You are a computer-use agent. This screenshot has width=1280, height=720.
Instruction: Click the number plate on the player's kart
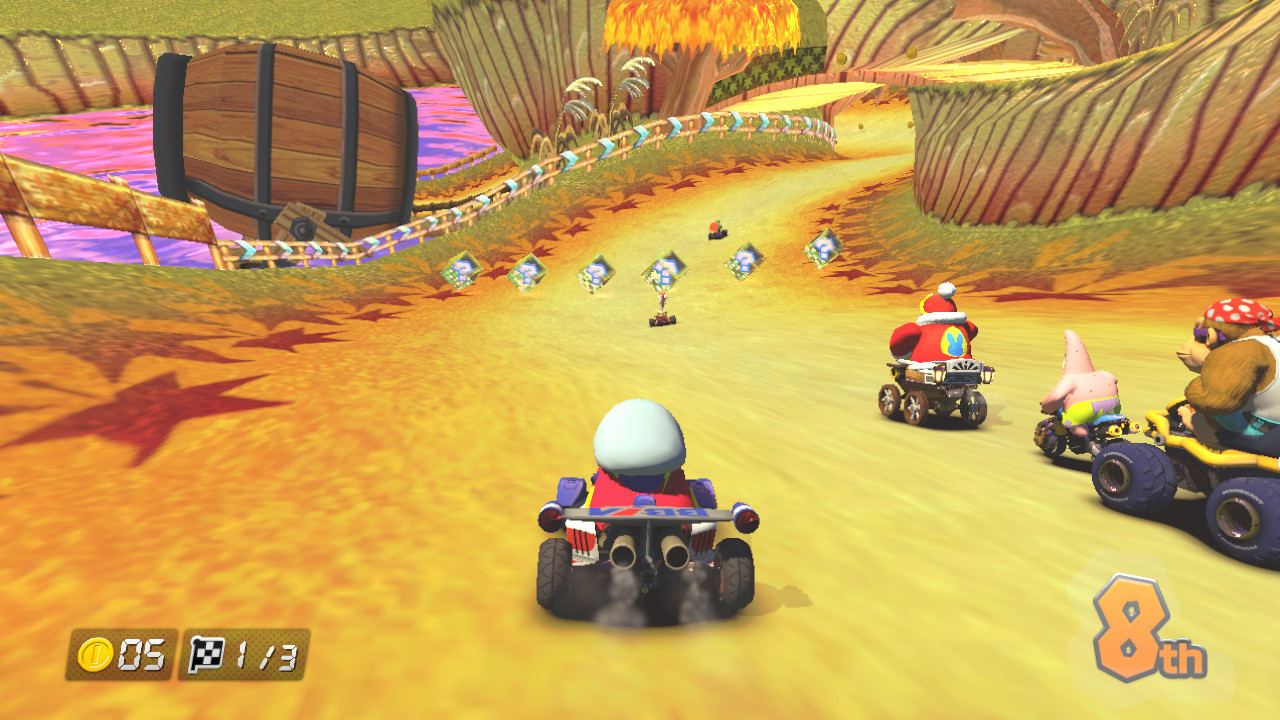point(648,512)
